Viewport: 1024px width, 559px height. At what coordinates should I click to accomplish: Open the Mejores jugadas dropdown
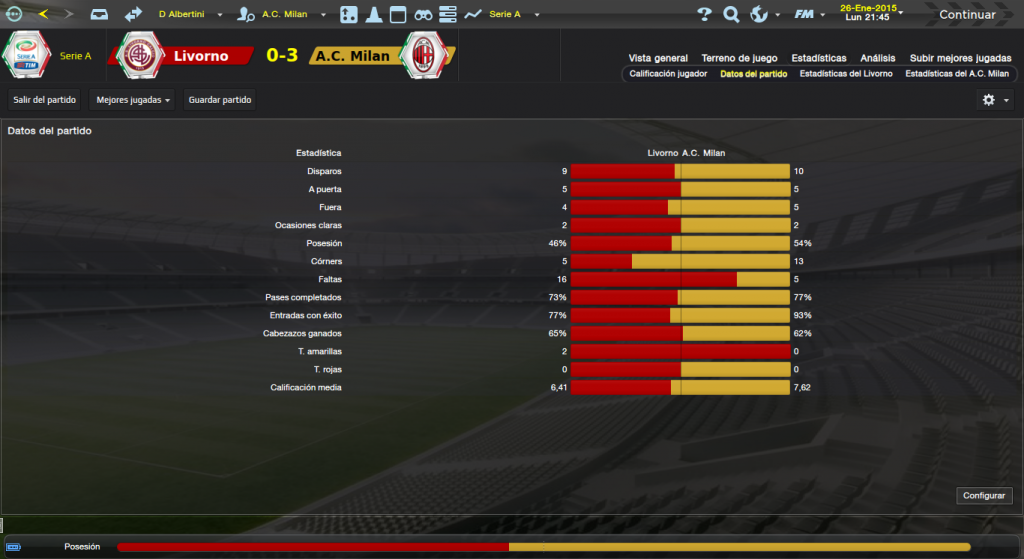(x=132, y=100)
